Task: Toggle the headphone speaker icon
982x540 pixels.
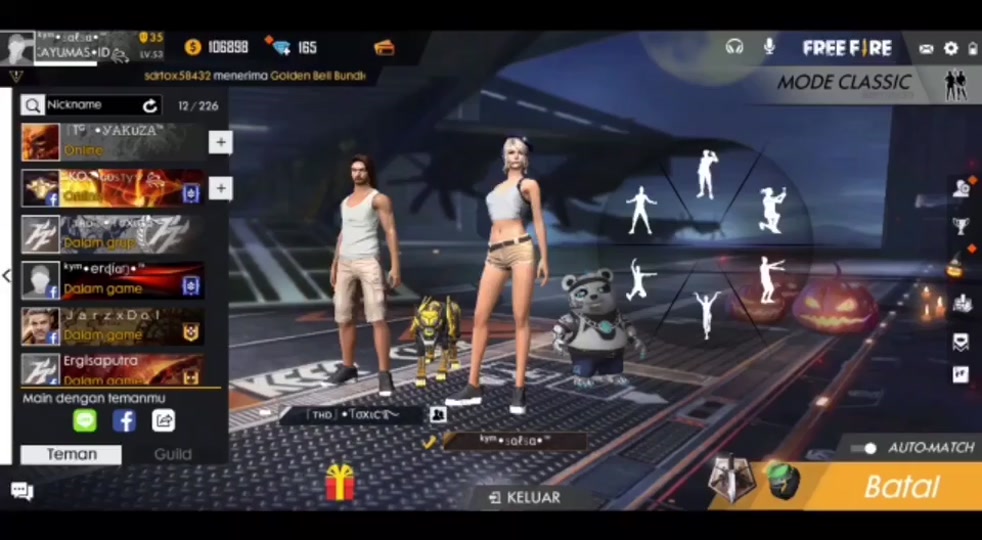Action: click(735, 47)
